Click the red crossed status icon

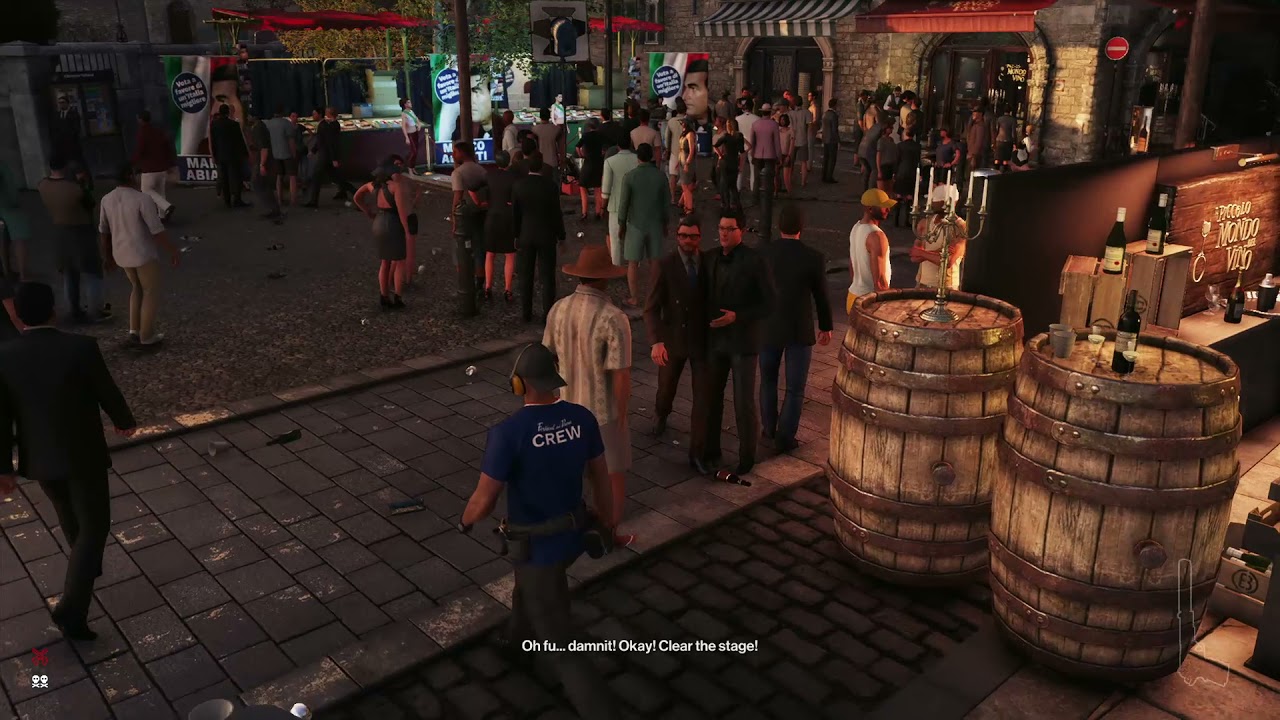40,656
